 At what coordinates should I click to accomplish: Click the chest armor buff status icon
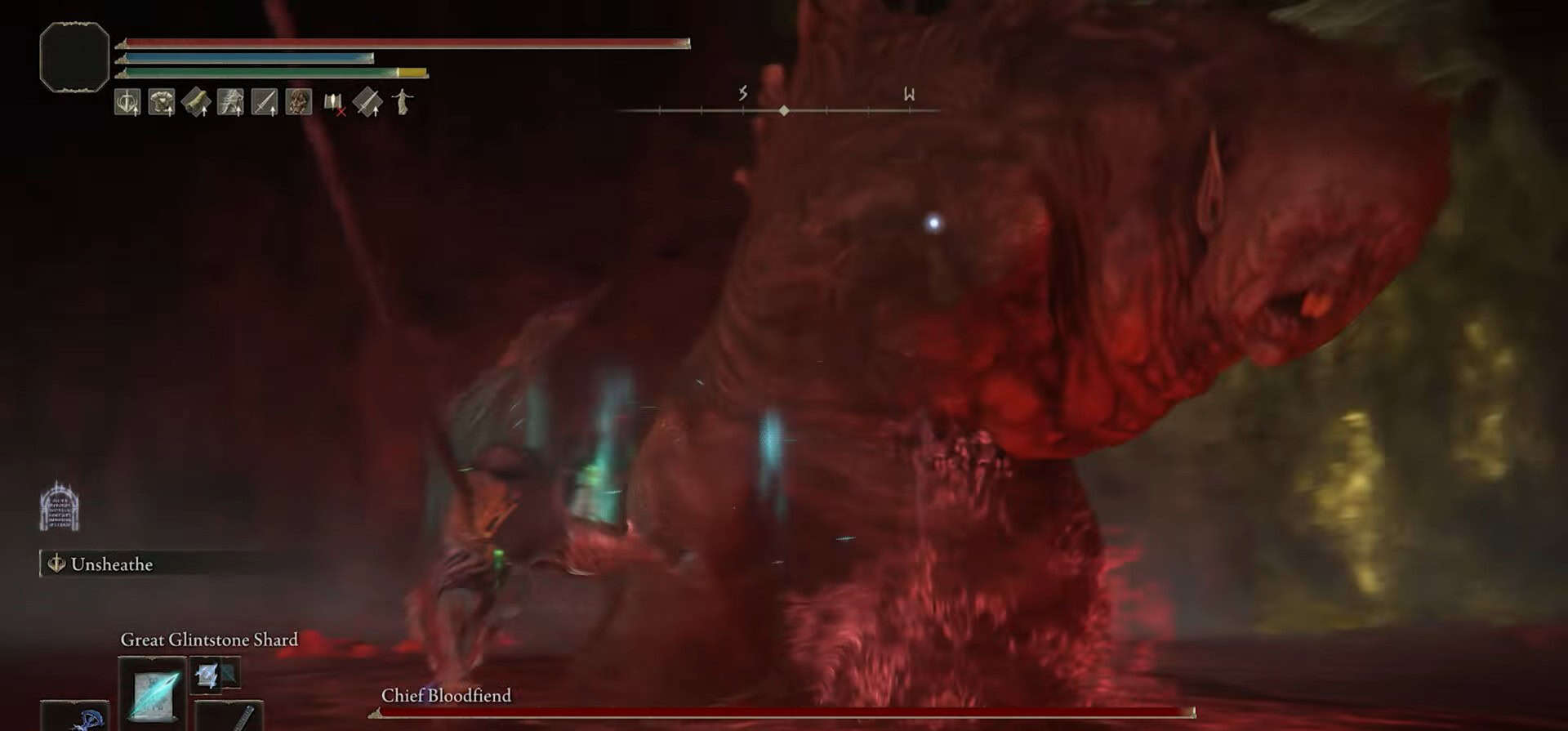pyautogui.click(x=162, y=103)
